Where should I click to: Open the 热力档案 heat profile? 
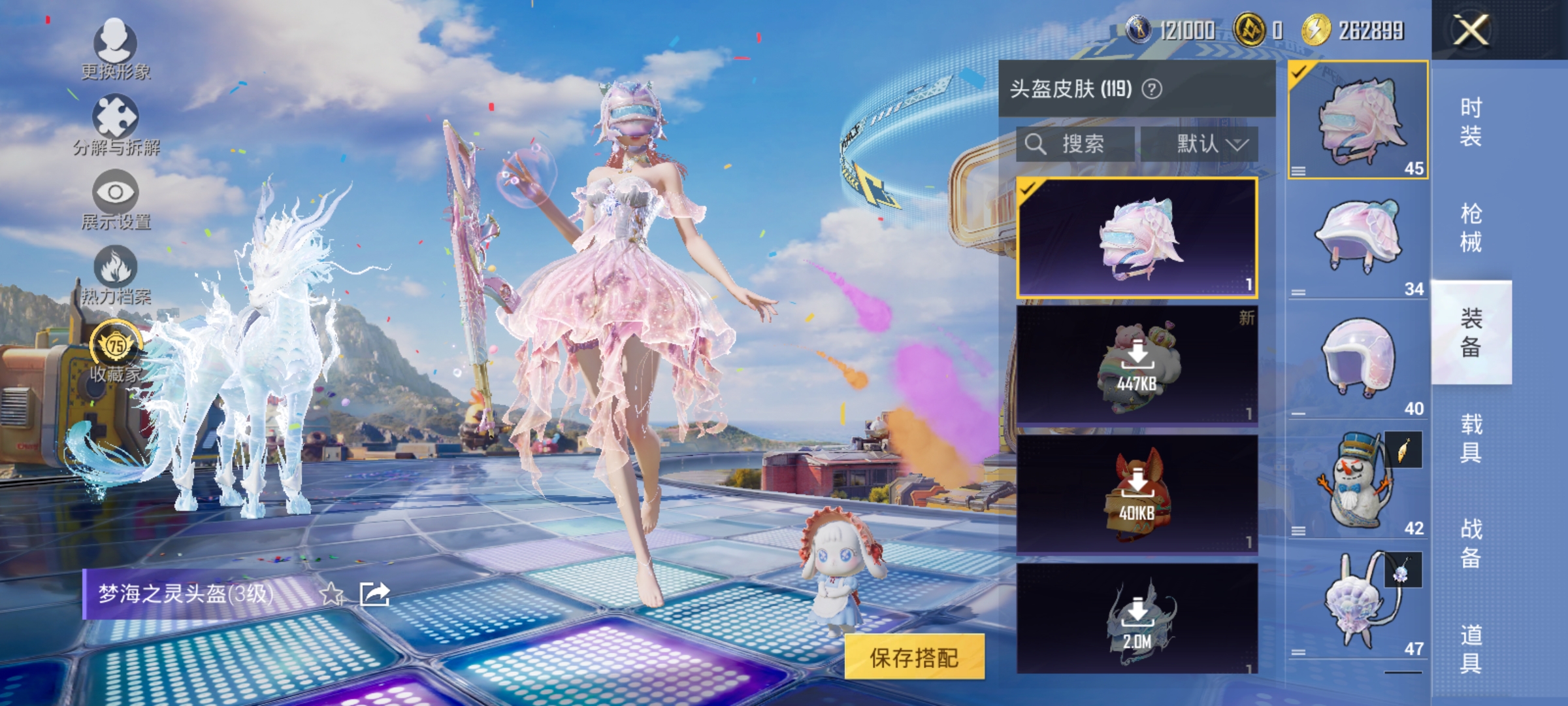click(116, 275)
